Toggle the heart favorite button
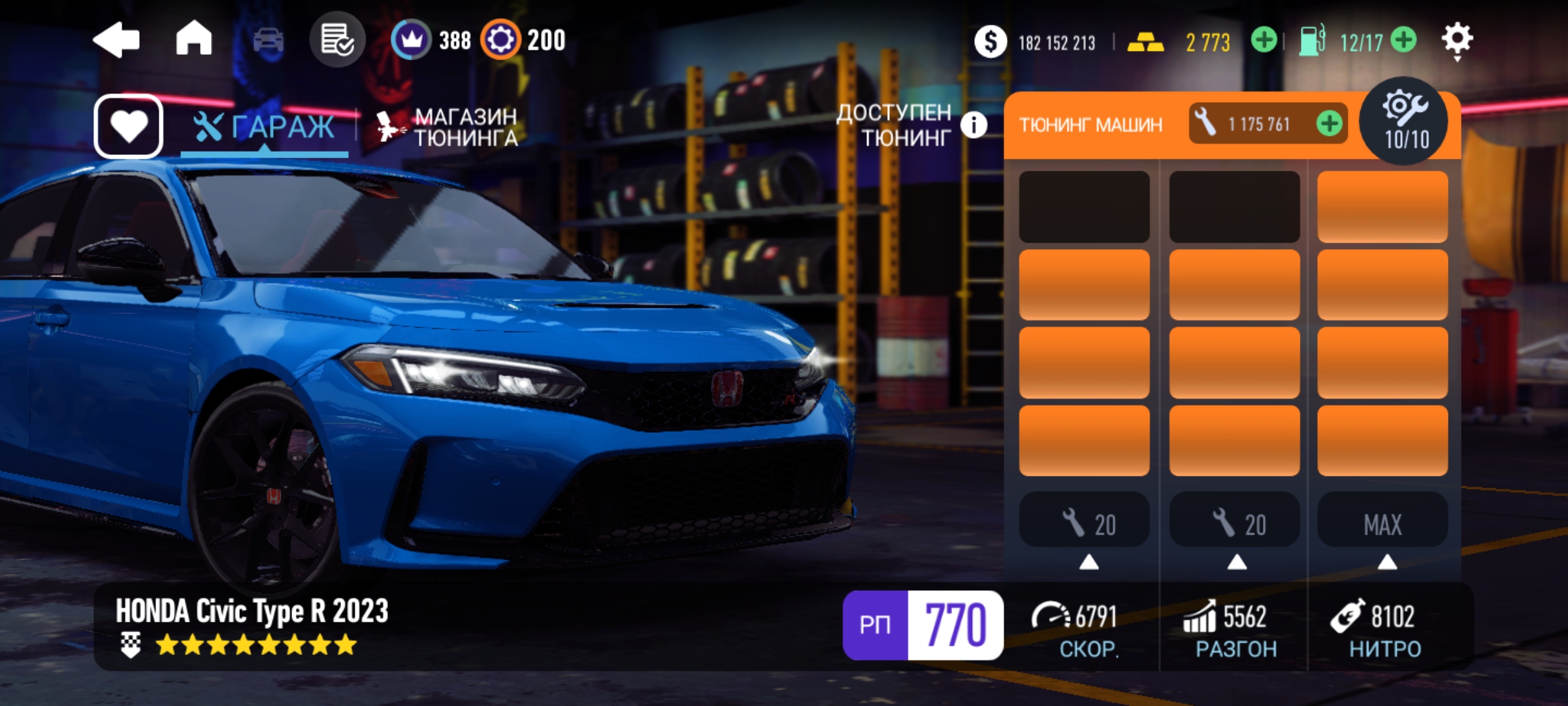Screen dimensions: 1568x706 [x=129, y=126]
